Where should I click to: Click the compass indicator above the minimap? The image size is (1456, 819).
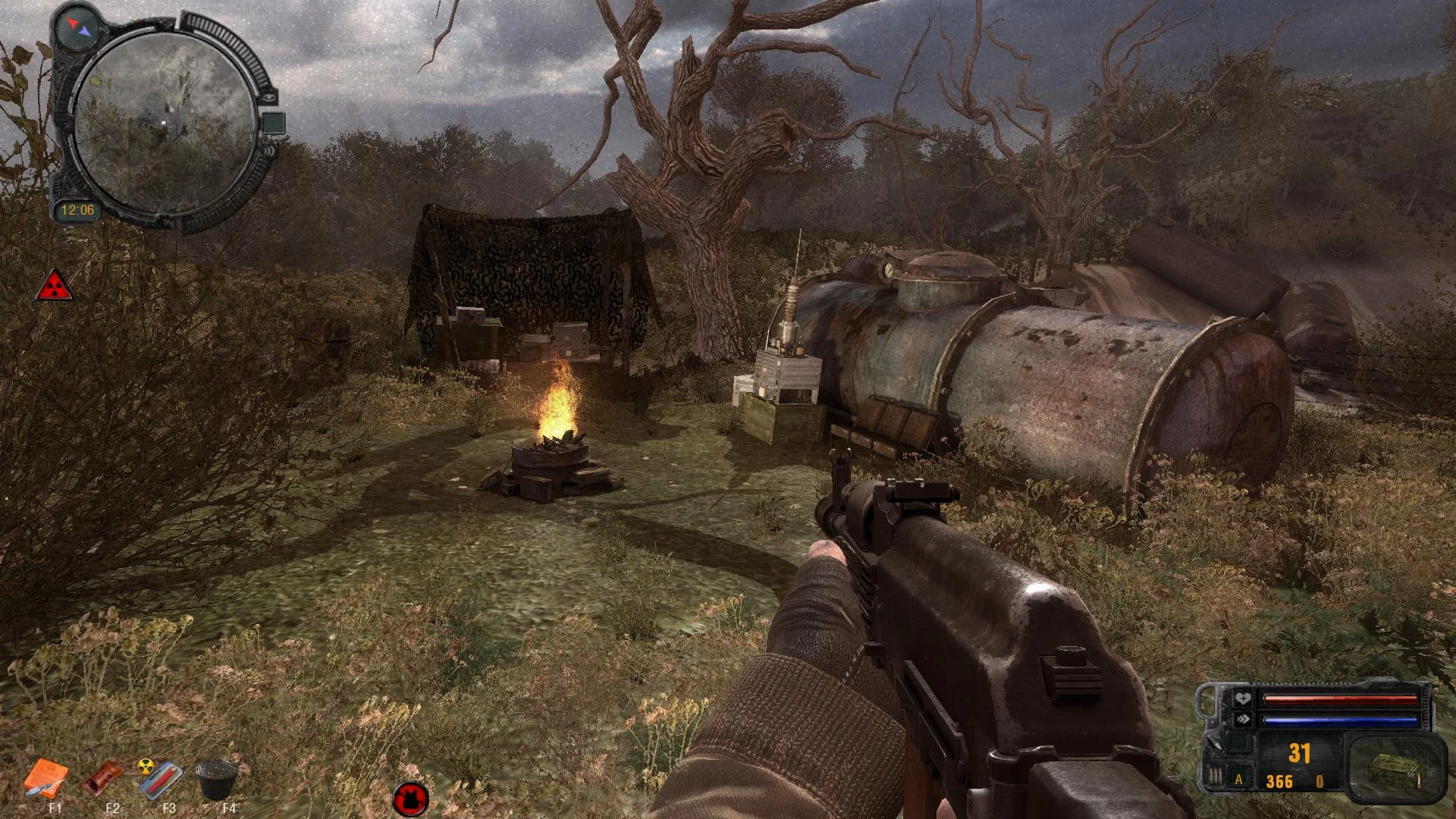click(x=79, y=27)
